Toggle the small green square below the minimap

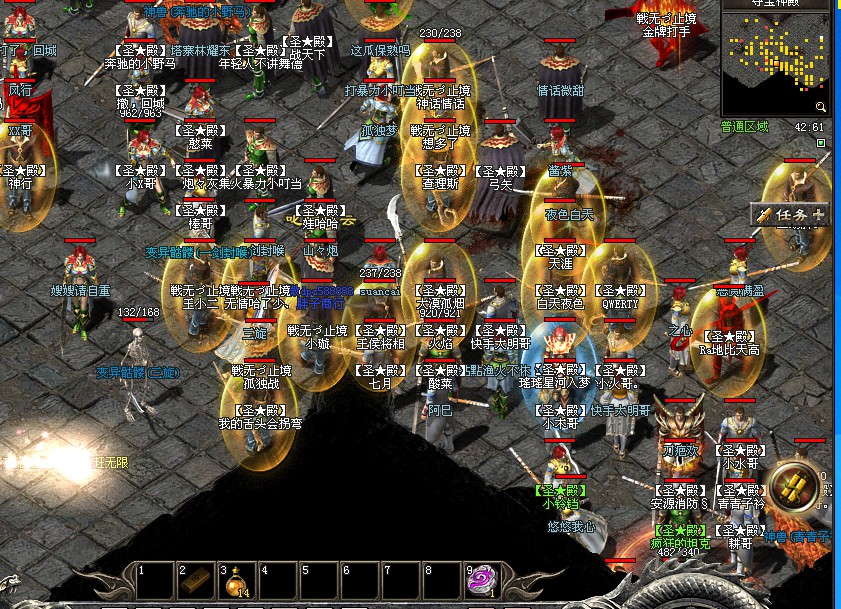tap(821, 143)
